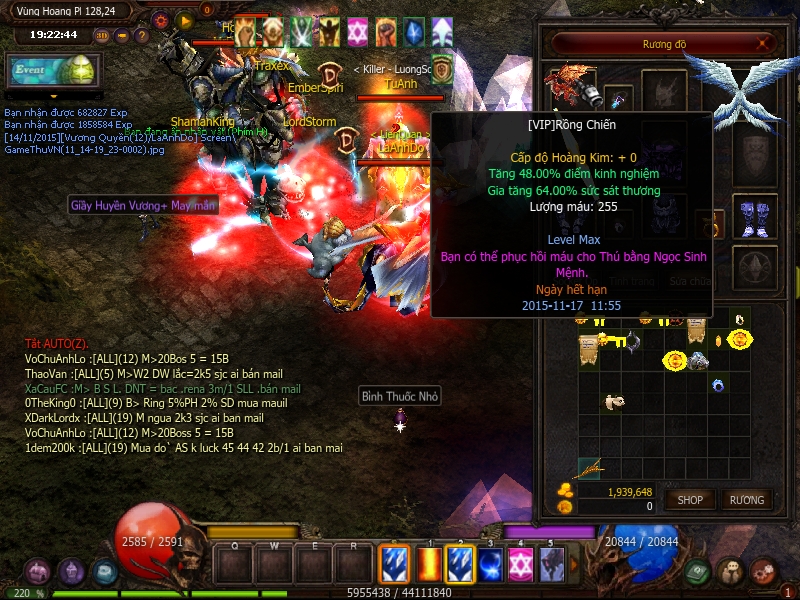Click the orange play arrow button
The height and width of the screenshot is (600, 800).
[184, 20]
